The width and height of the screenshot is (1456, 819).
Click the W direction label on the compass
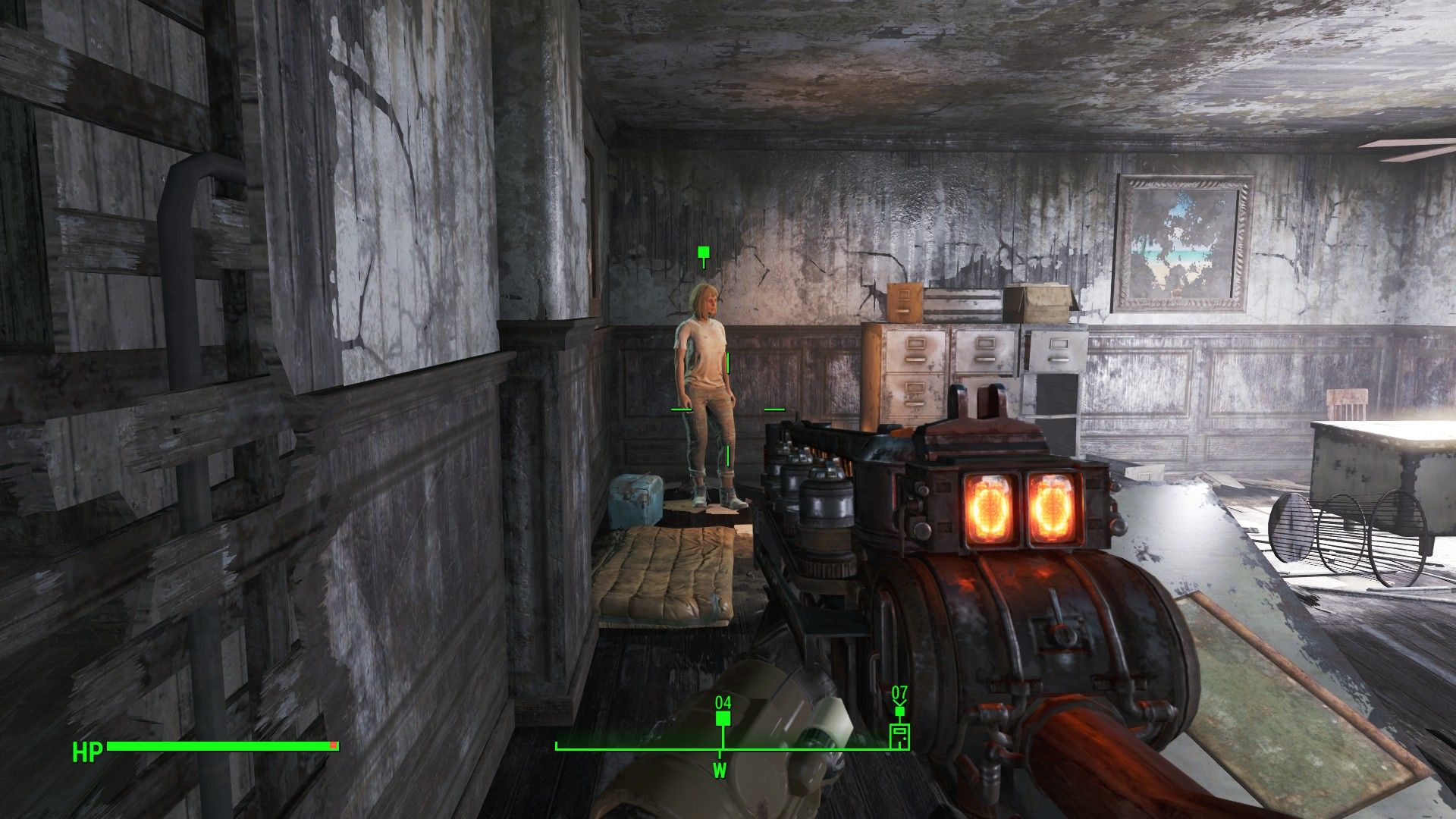tap(720, 769)
